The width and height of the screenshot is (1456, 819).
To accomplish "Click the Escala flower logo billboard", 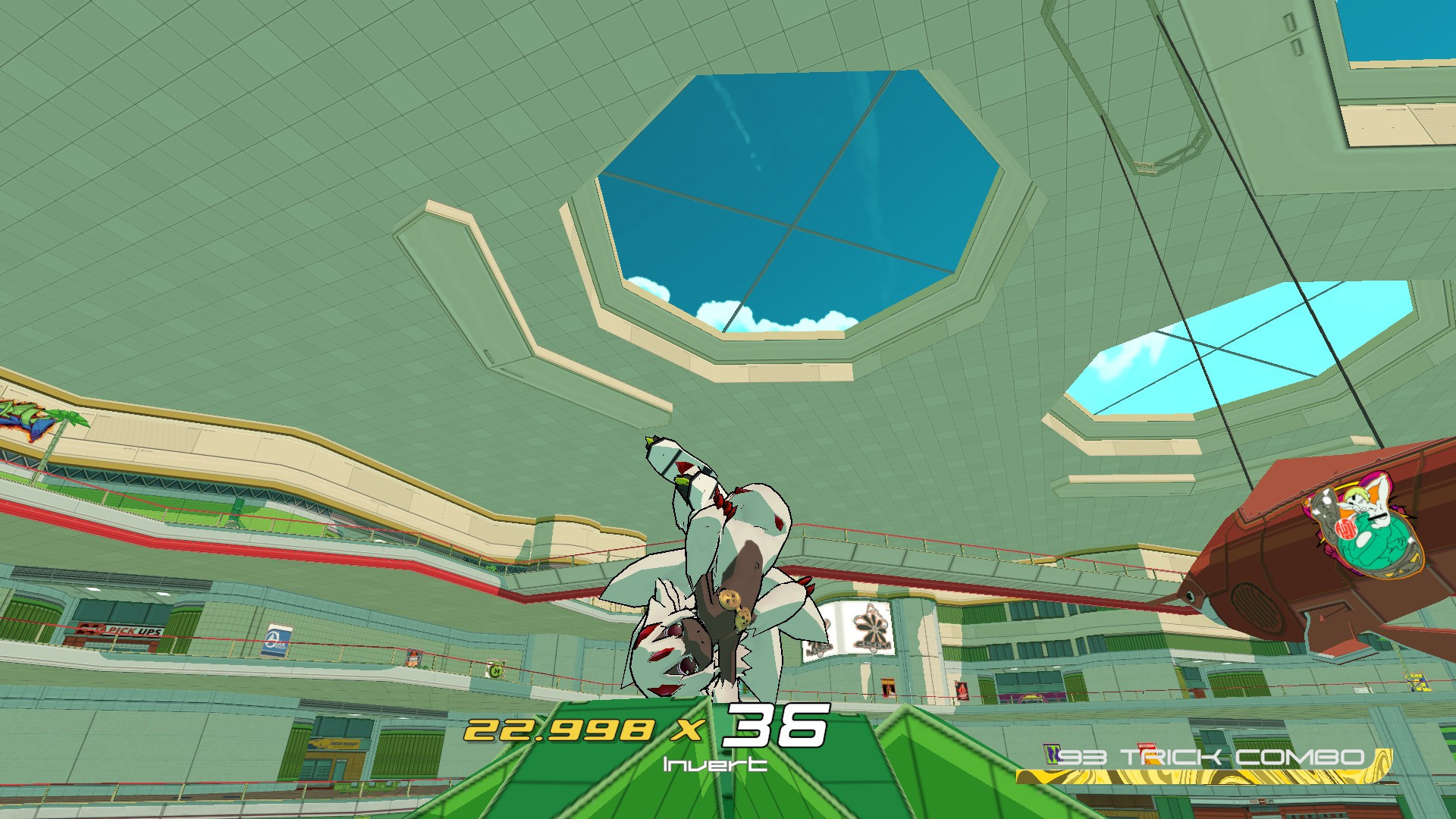I will [x=871, y=629].
